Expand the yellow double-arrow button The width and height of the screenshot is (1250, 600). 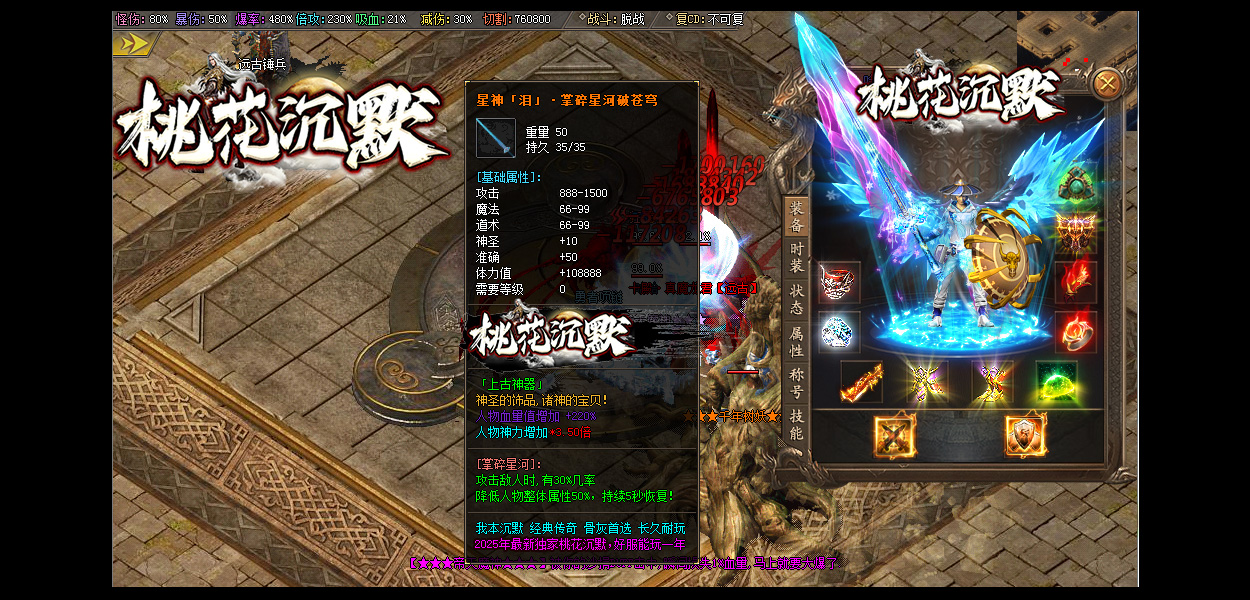132,45
